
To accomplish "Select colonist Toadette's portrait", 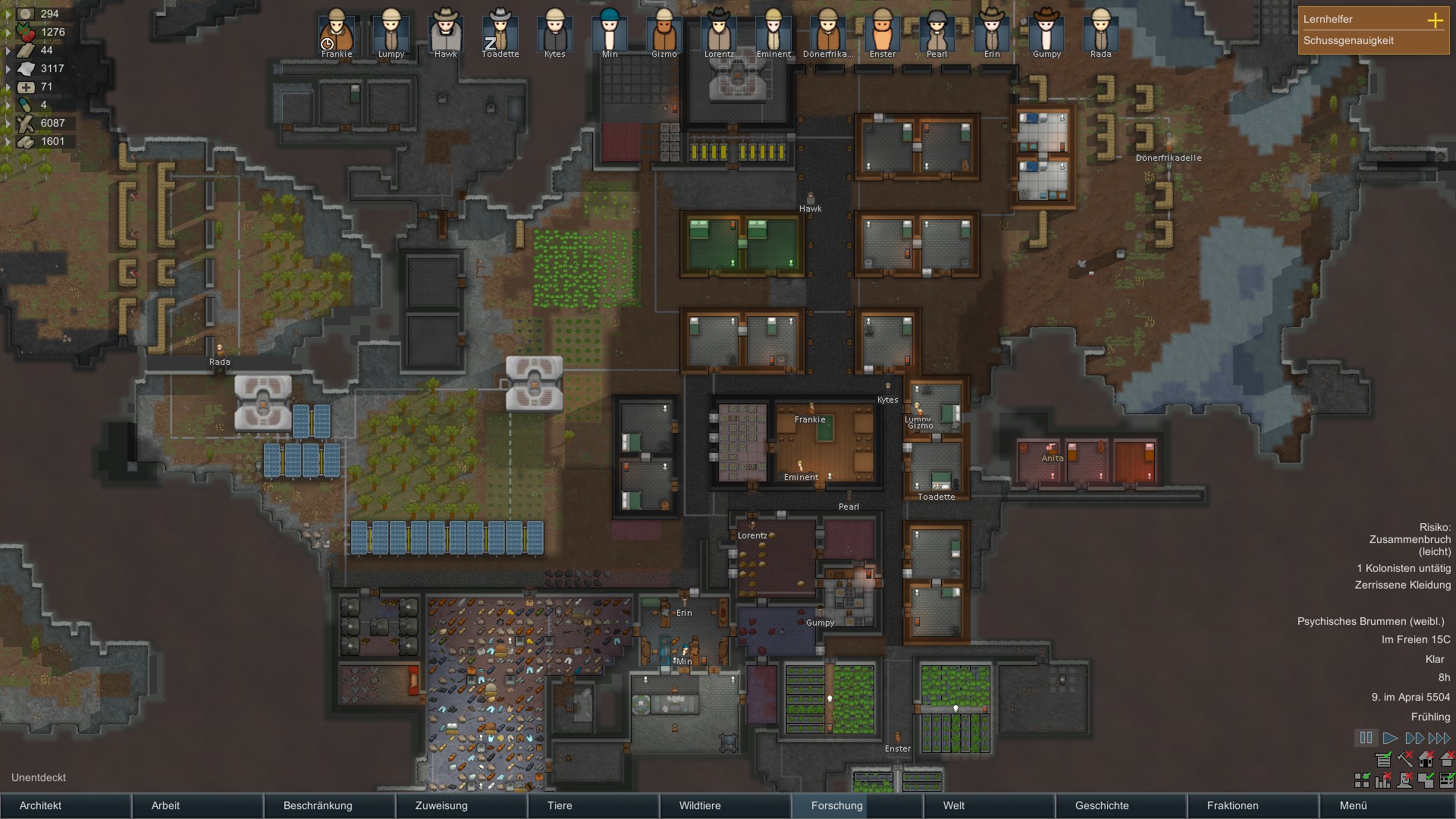I will pos(500,32).
